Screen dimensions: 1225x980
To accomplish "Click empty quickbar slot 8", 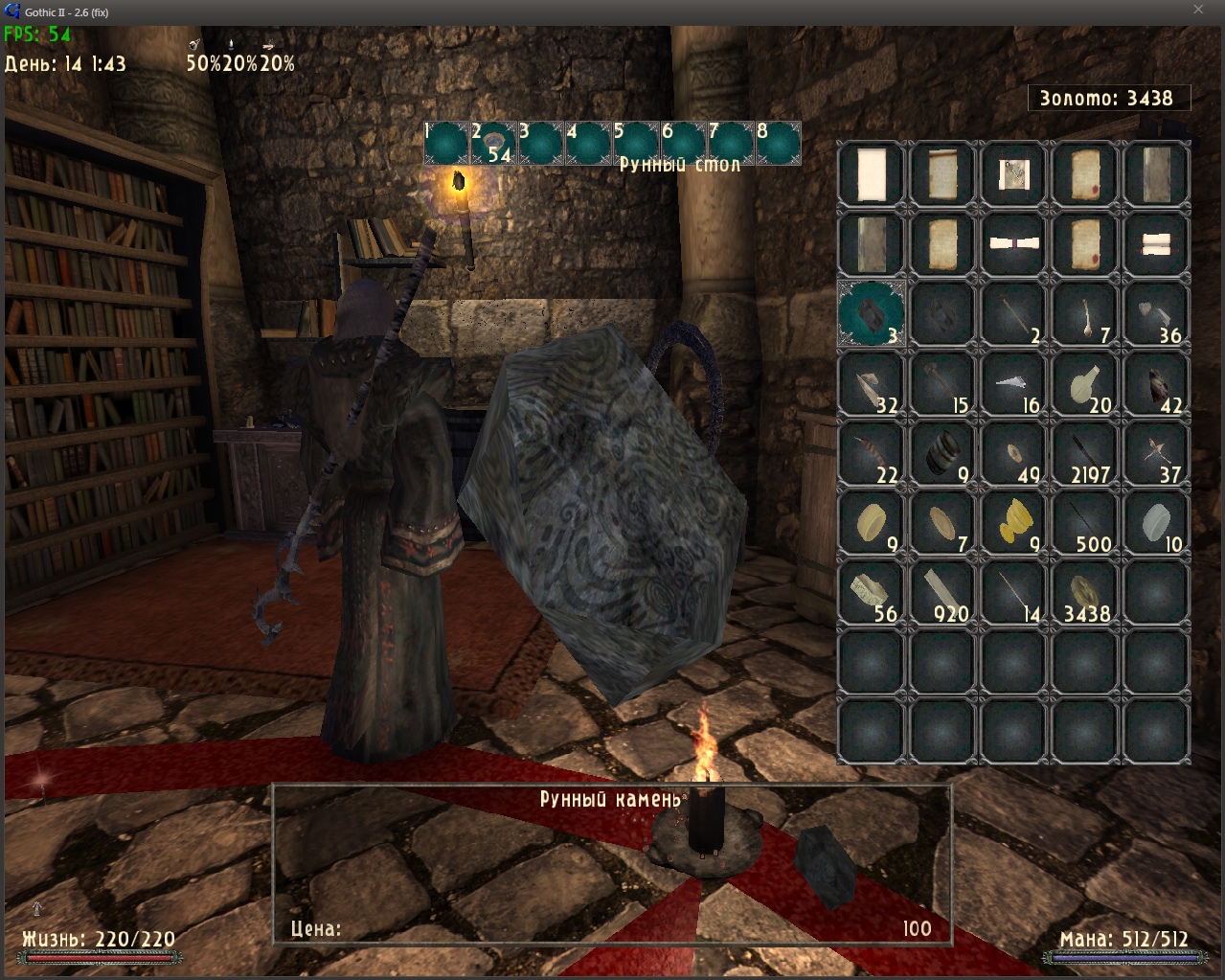I will click(778, 144).
